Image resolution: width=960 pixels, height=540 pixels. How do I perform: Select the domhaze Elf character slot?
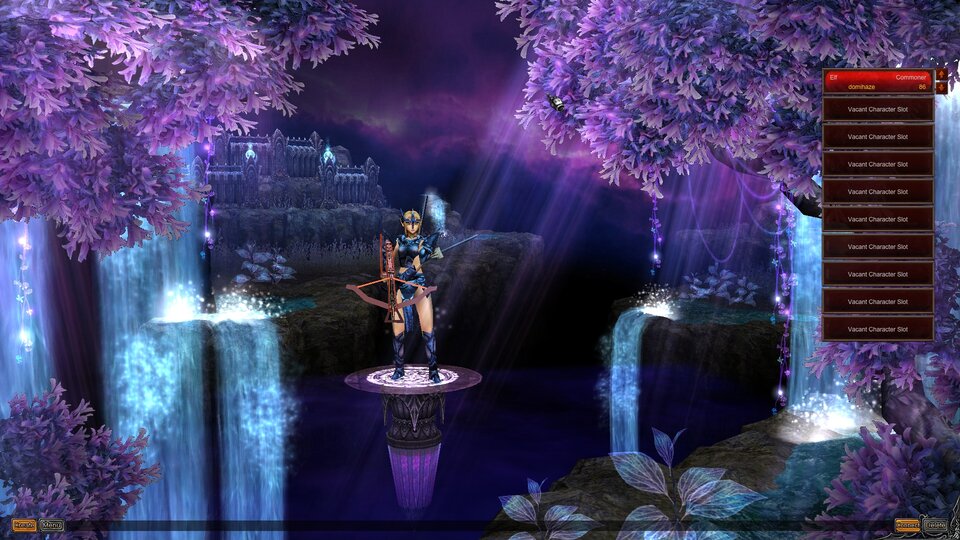877,81
